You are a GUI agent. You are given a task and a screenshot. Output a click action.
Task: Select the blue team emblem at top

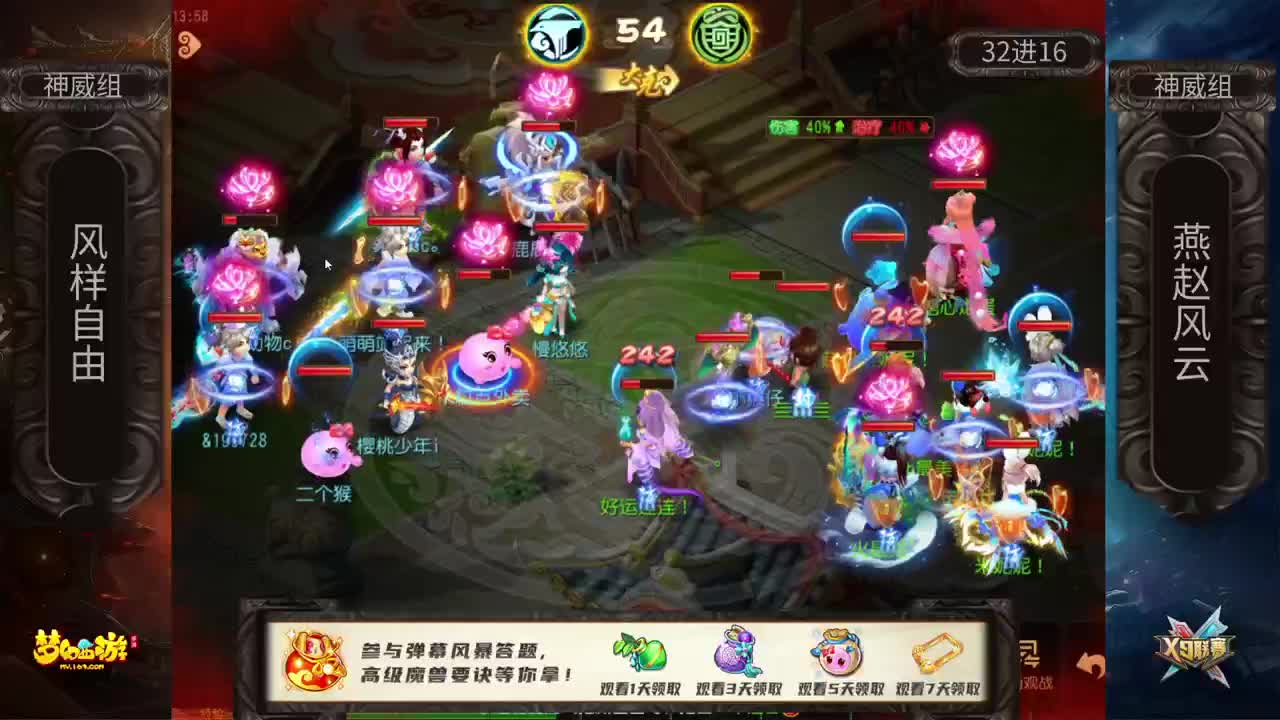pyautogui.click(x=556, y=32)
